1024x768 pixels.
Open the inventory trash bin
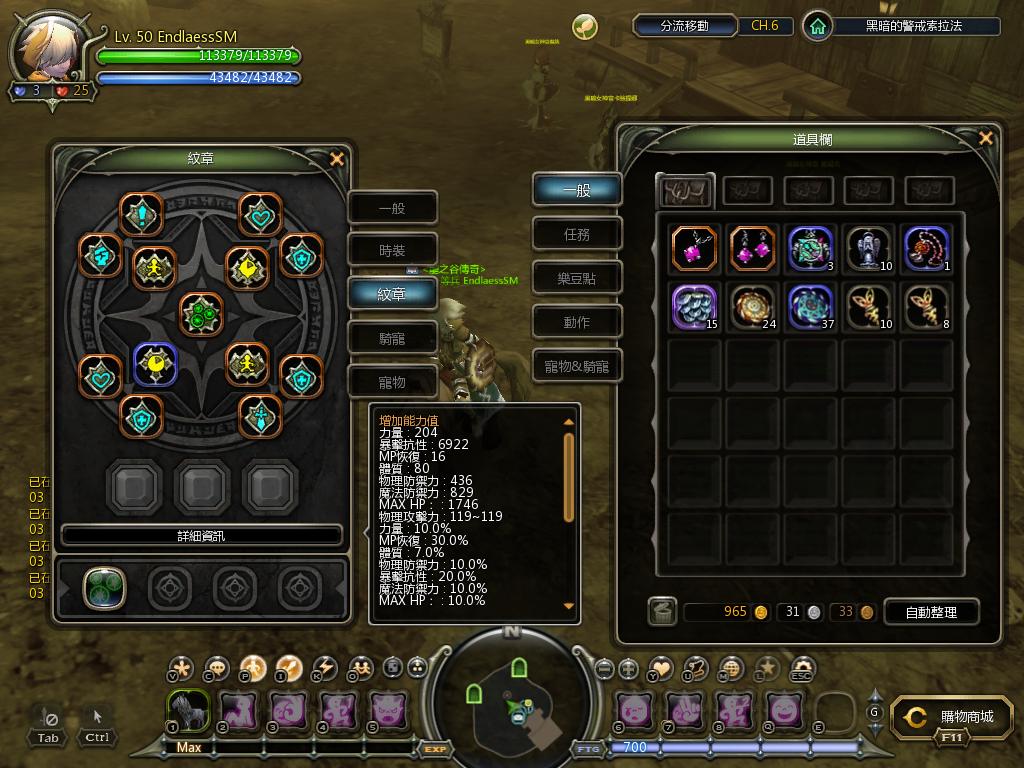click(x=661, y=612)
